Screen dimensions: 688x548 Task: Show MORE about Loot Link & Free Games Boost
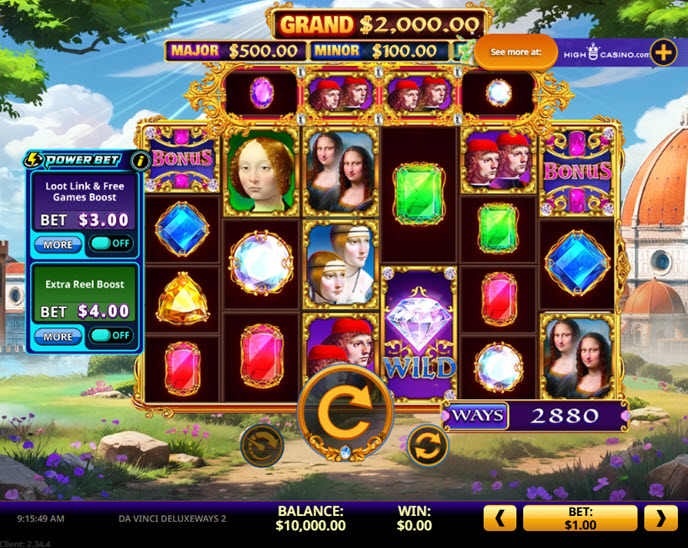58,244
